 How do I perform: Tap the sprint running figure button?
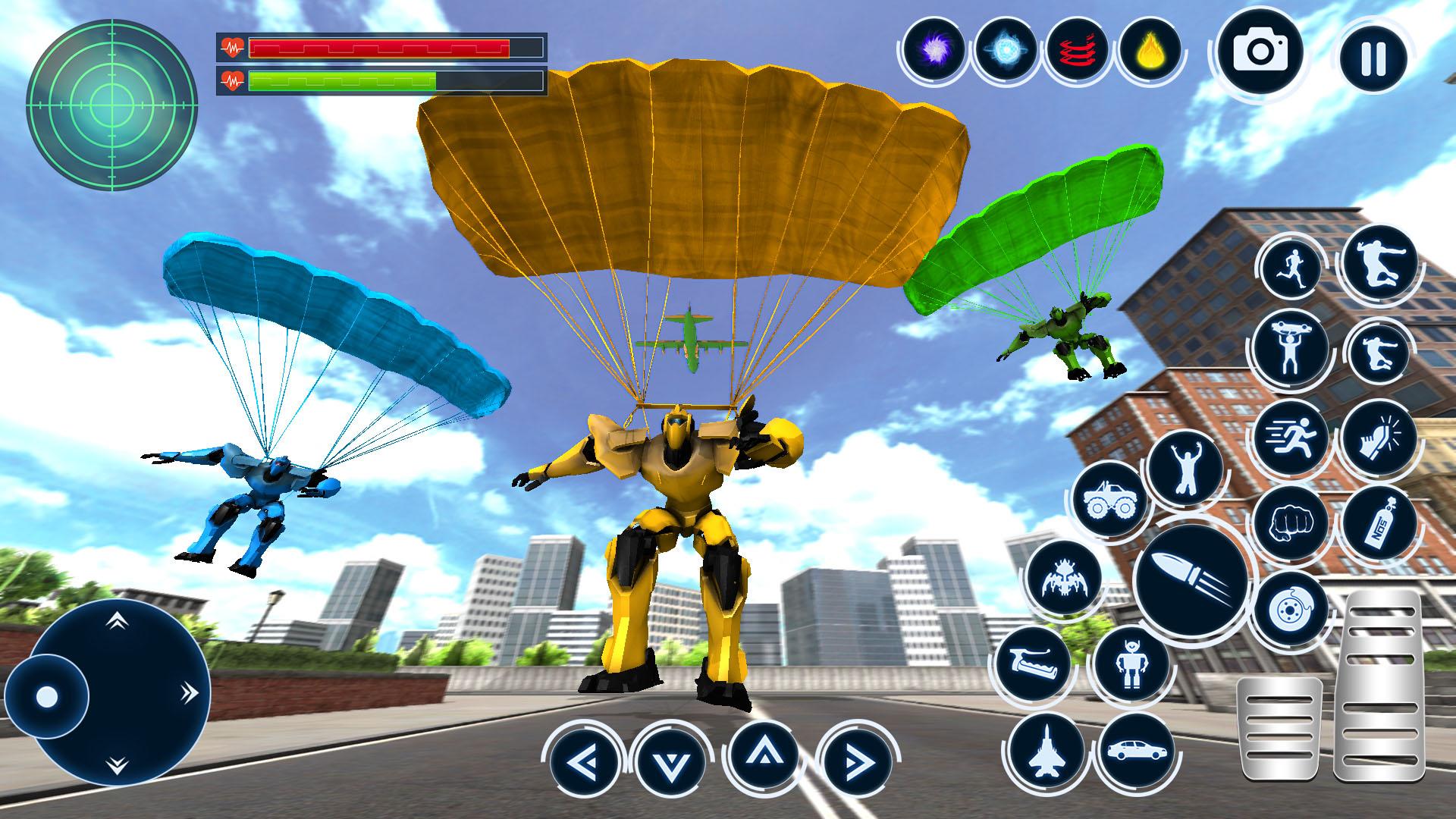click(1290, 438)
